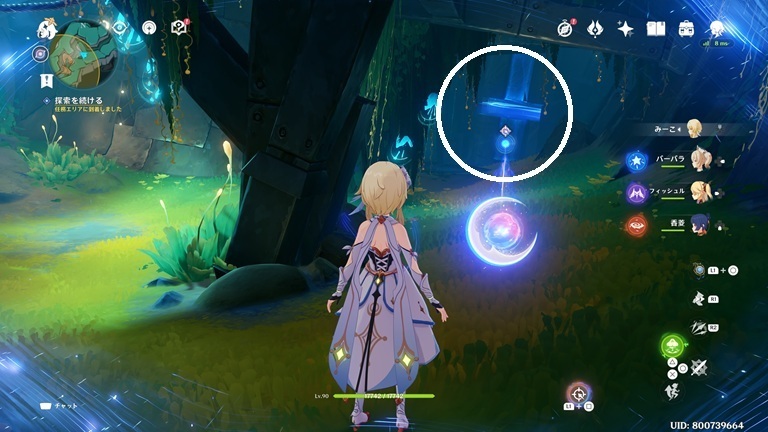Select the 探索を続ける quest tracker
The image size is (768, 432).
pos(76,102)
